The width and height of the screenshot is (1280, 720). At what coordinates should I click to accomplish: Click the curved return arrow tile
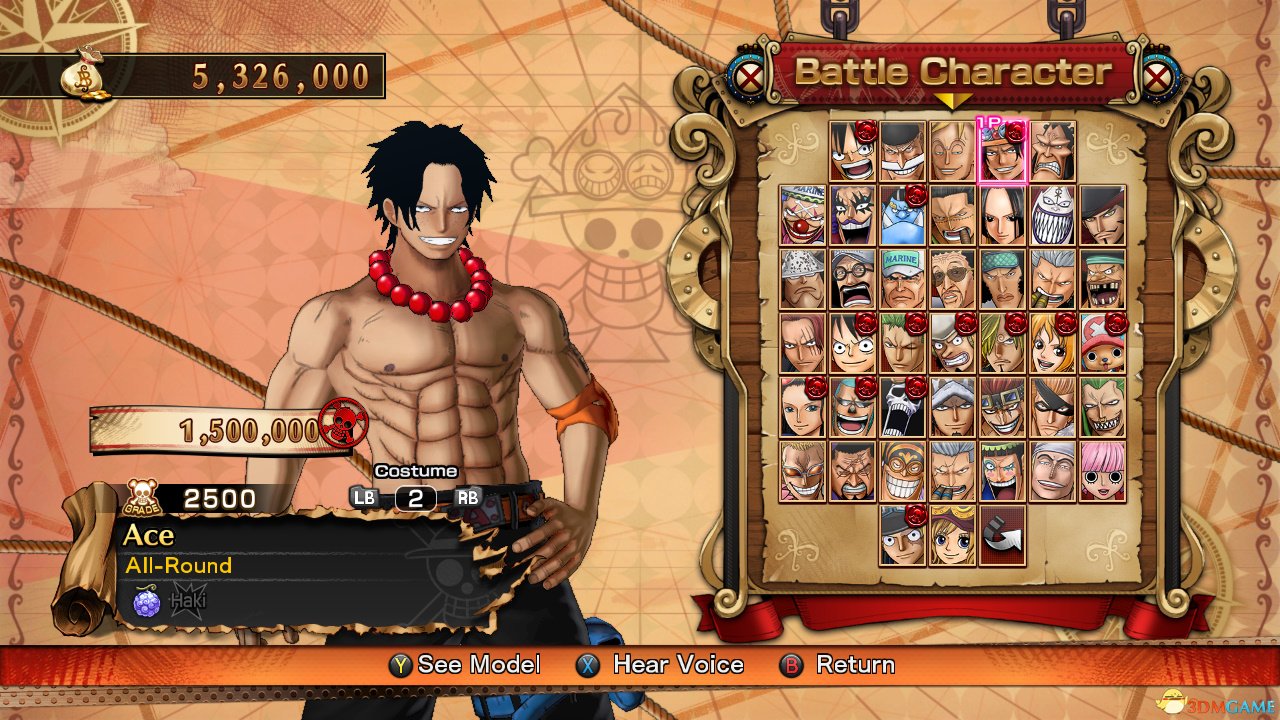tap(1003, 534)
